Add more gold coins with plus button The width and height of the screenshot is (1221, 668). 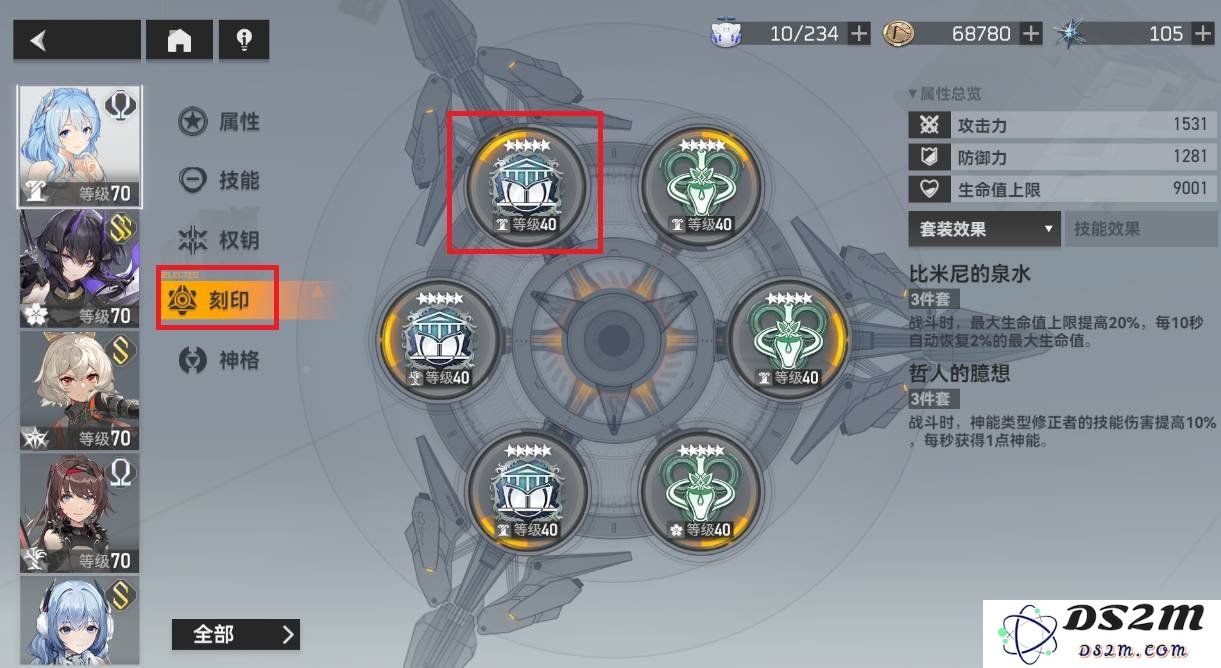tap(1032, 34)
